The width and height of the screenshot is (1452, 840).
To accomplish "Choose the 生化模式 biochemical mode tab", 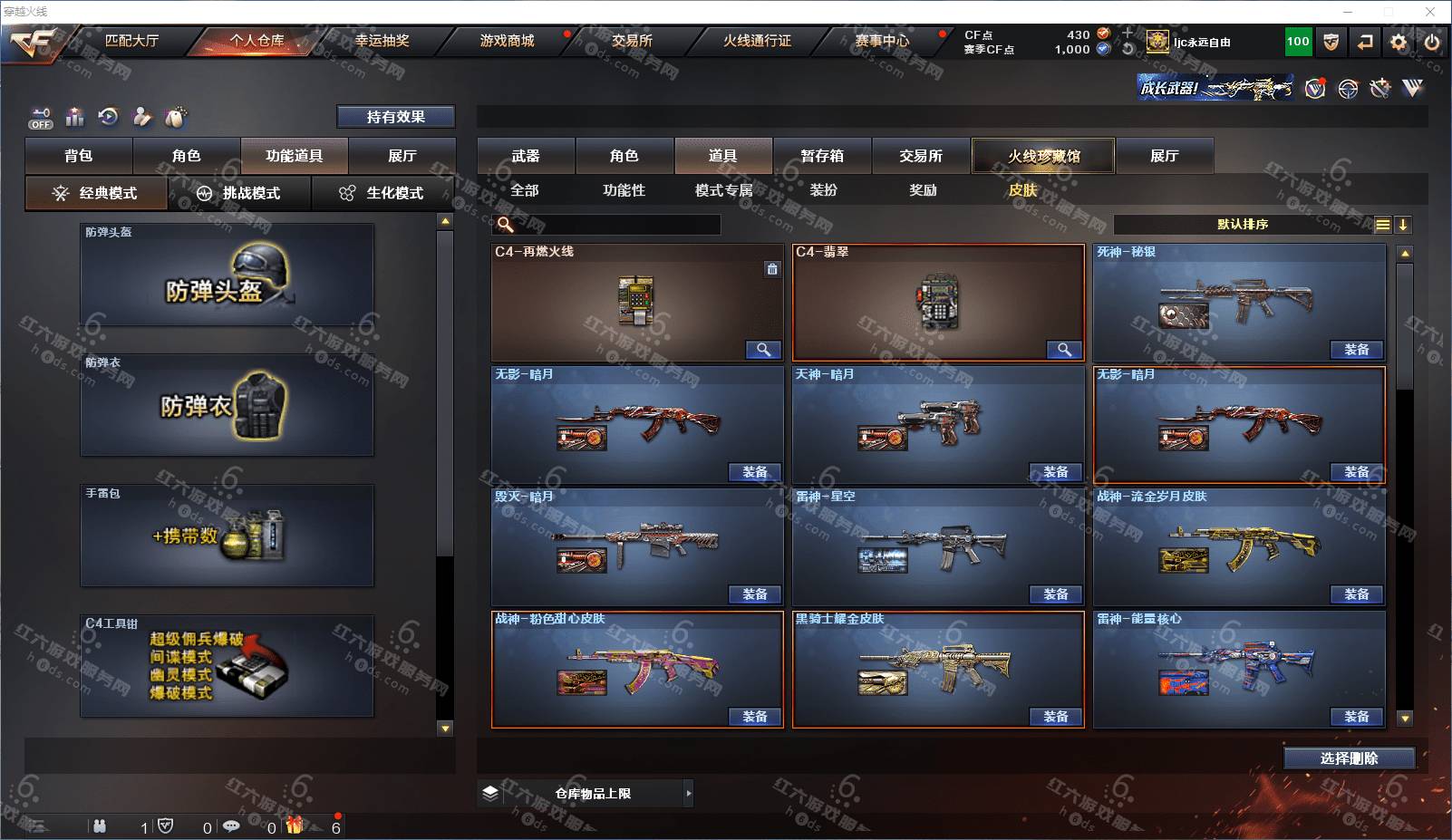I will [x=382, y=193].
